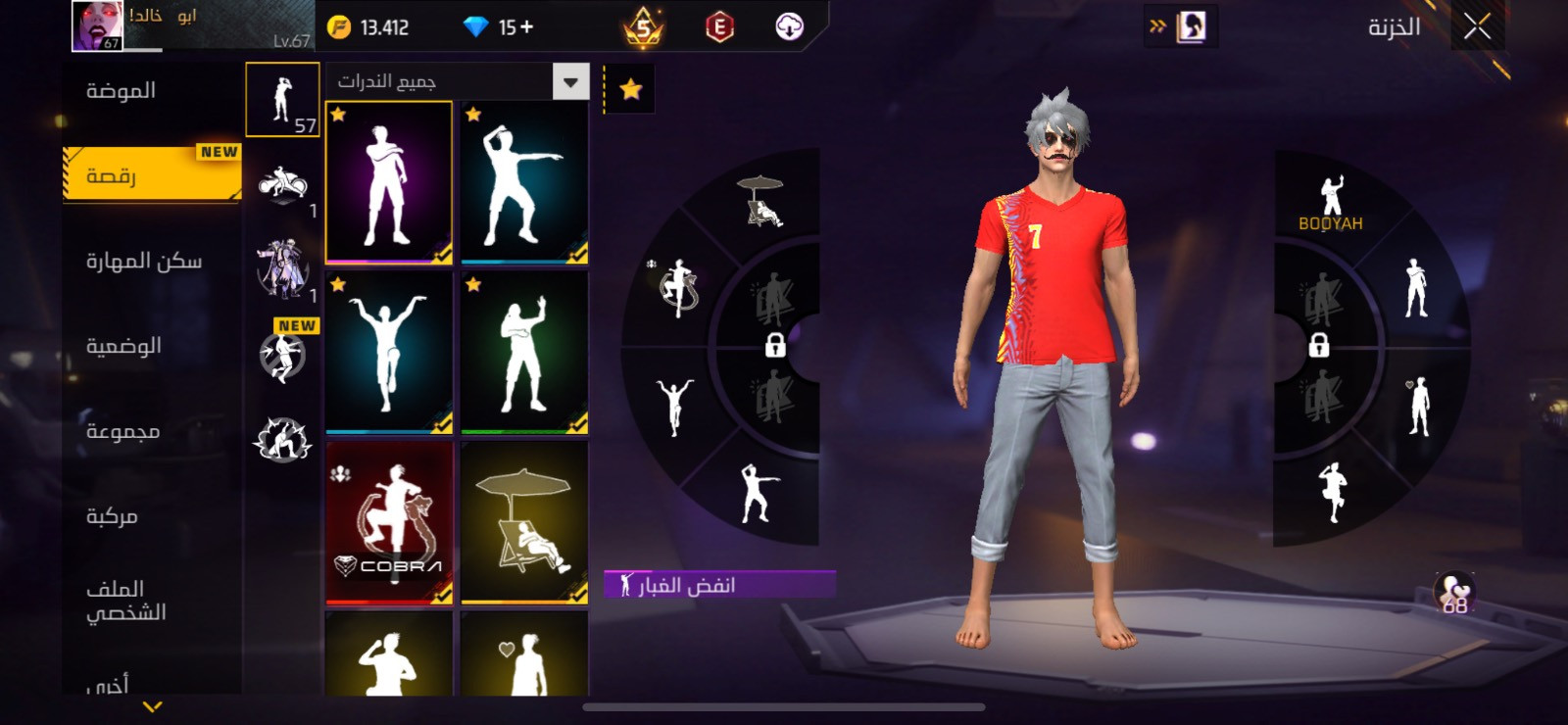Click the gold coin balance
Viewport: 1568px width, 725px height.
368,27
